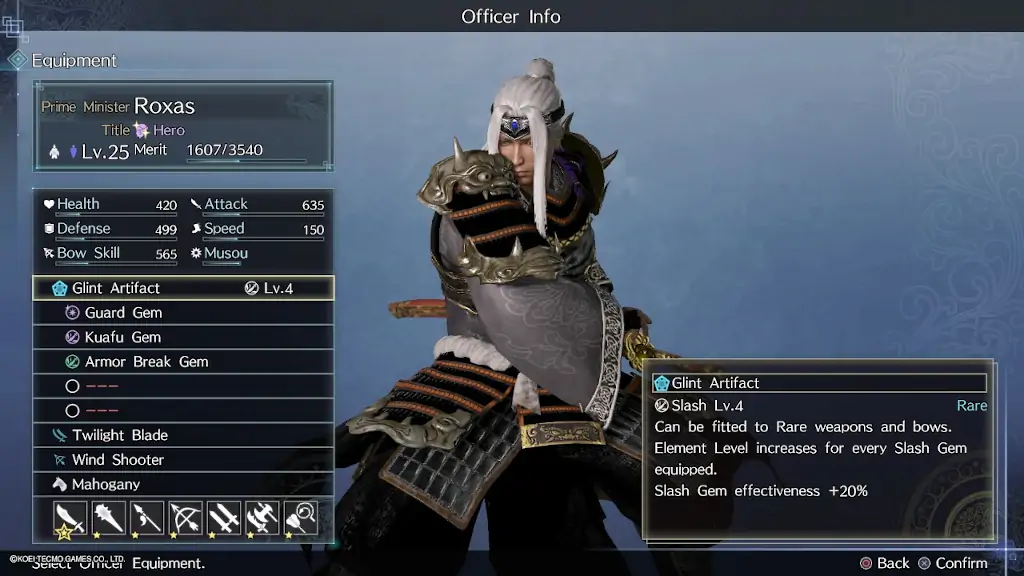The height and width of the screenshot is (576, 1024).
Task: Click the Back button
Action: pyautogui.click(x=884, y=563)
